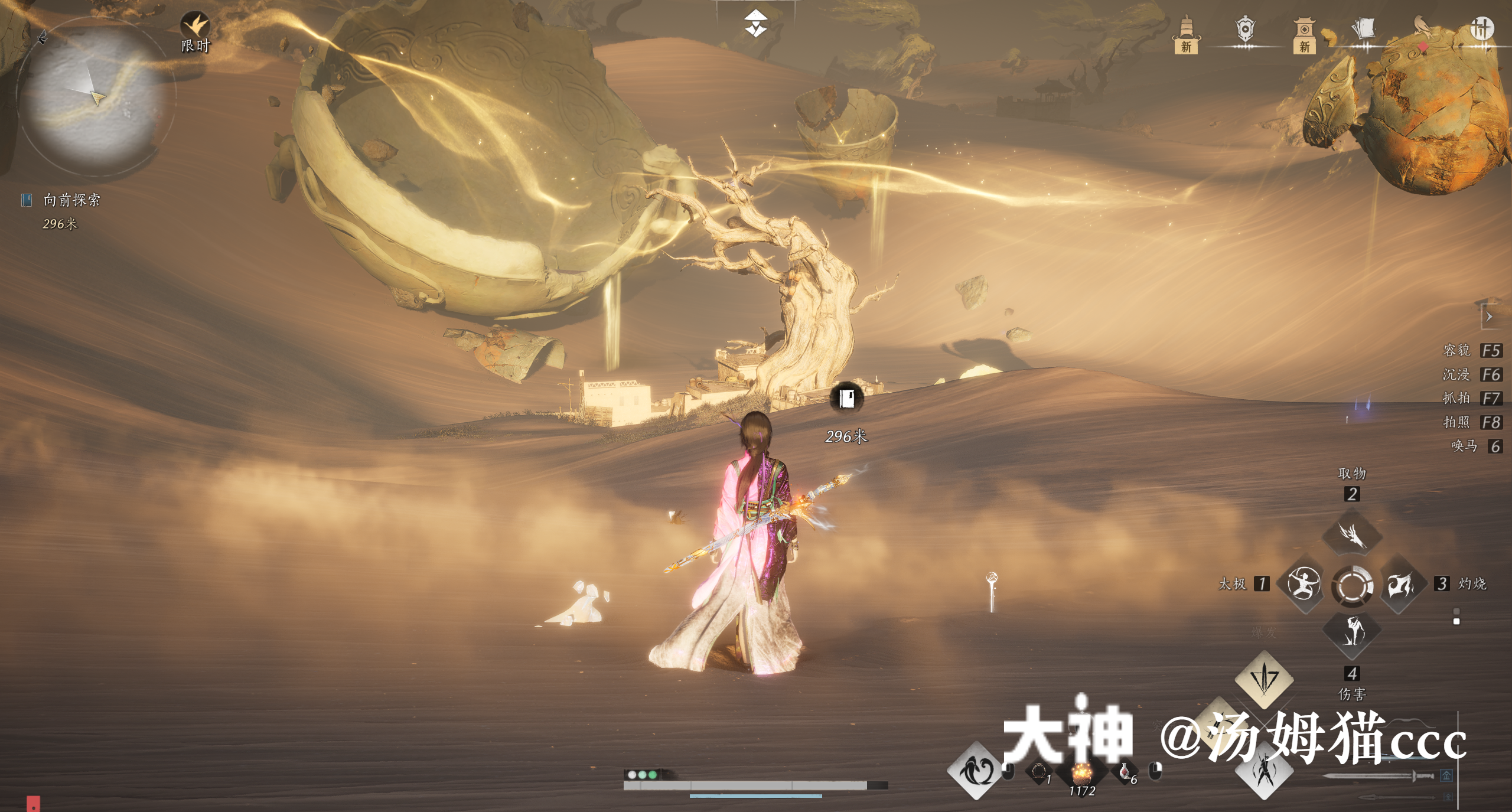Screen dimensions: 1512x812
Task: Open the 限时 limited-time event icon
Action: point(195,31)
